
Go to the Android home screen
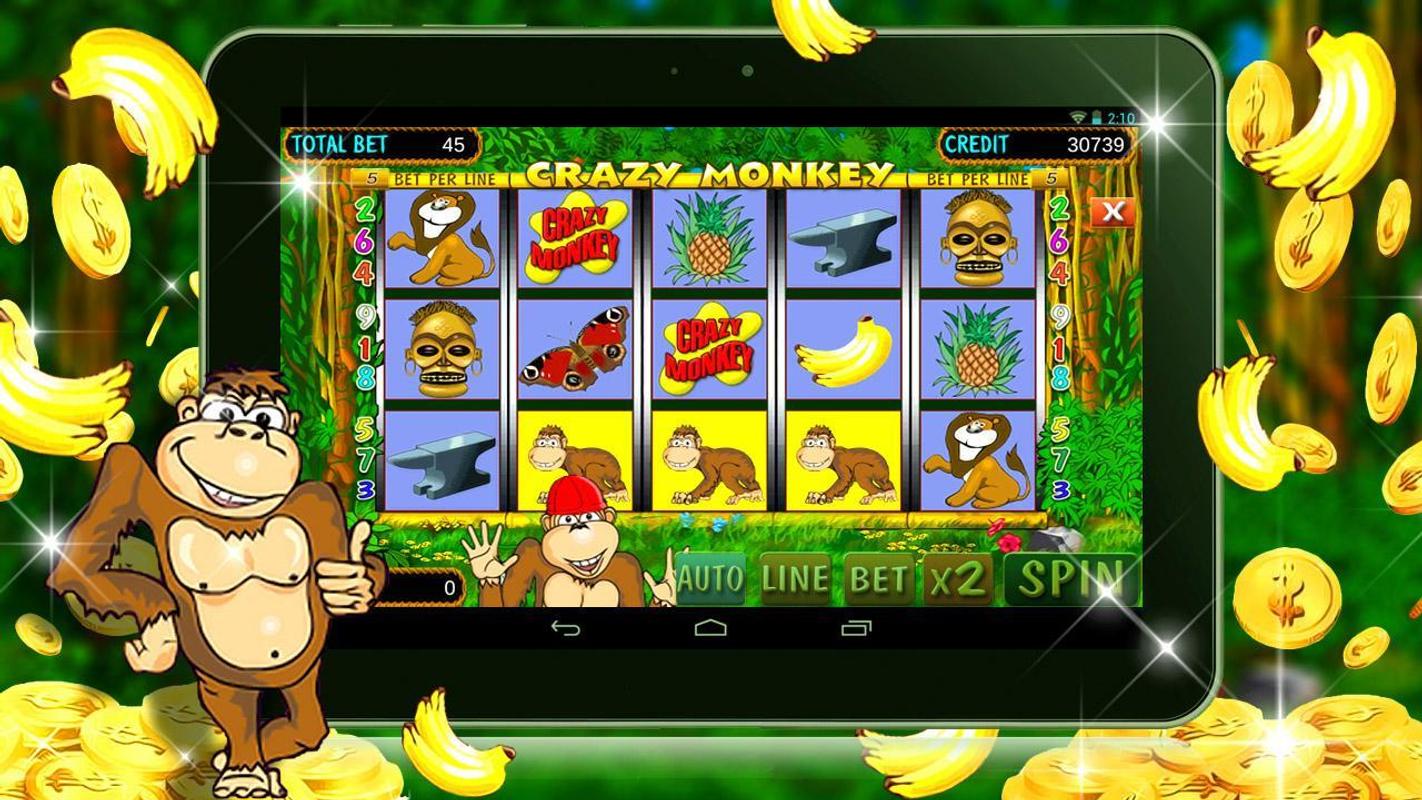710,628
